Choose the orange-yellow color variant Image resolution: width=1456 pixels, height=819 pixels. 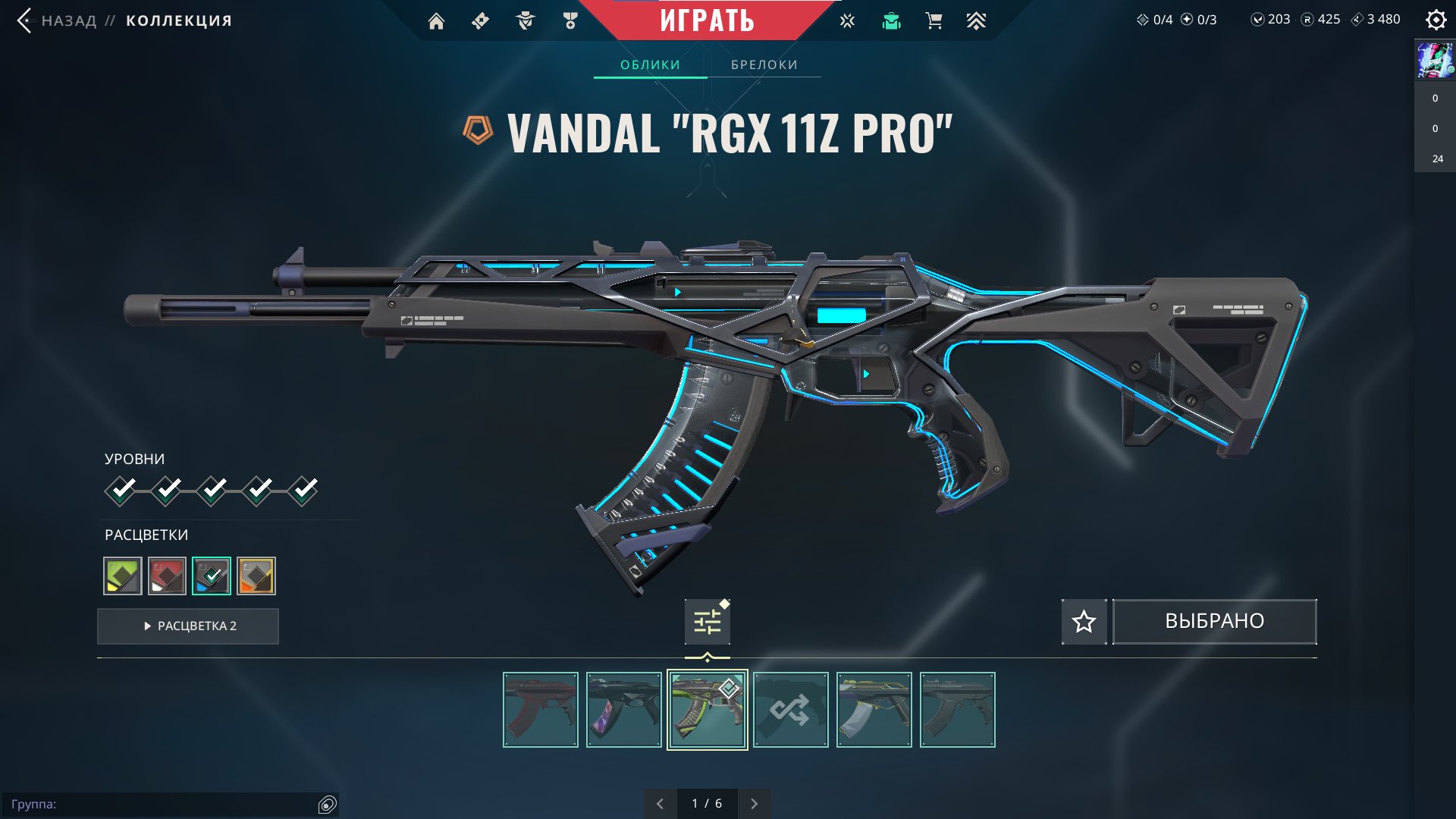coord(256,576)
